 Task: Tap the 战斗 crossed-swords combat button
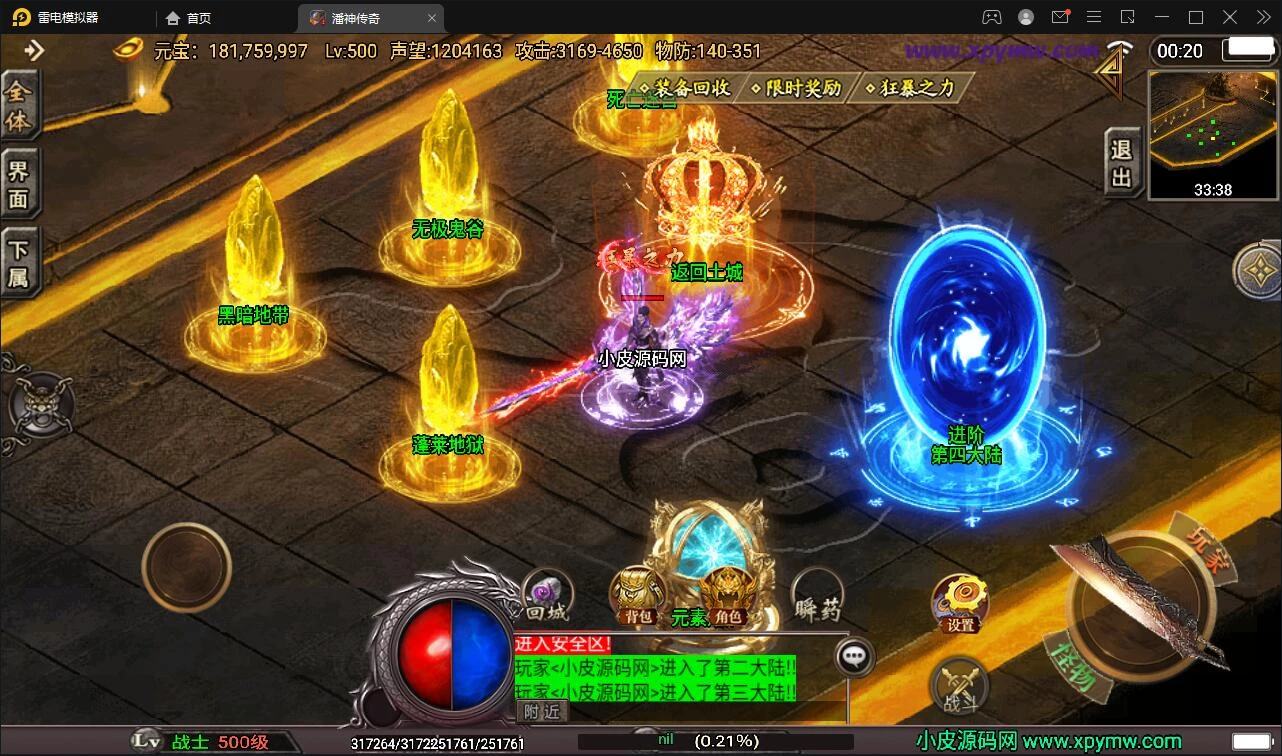960,688
